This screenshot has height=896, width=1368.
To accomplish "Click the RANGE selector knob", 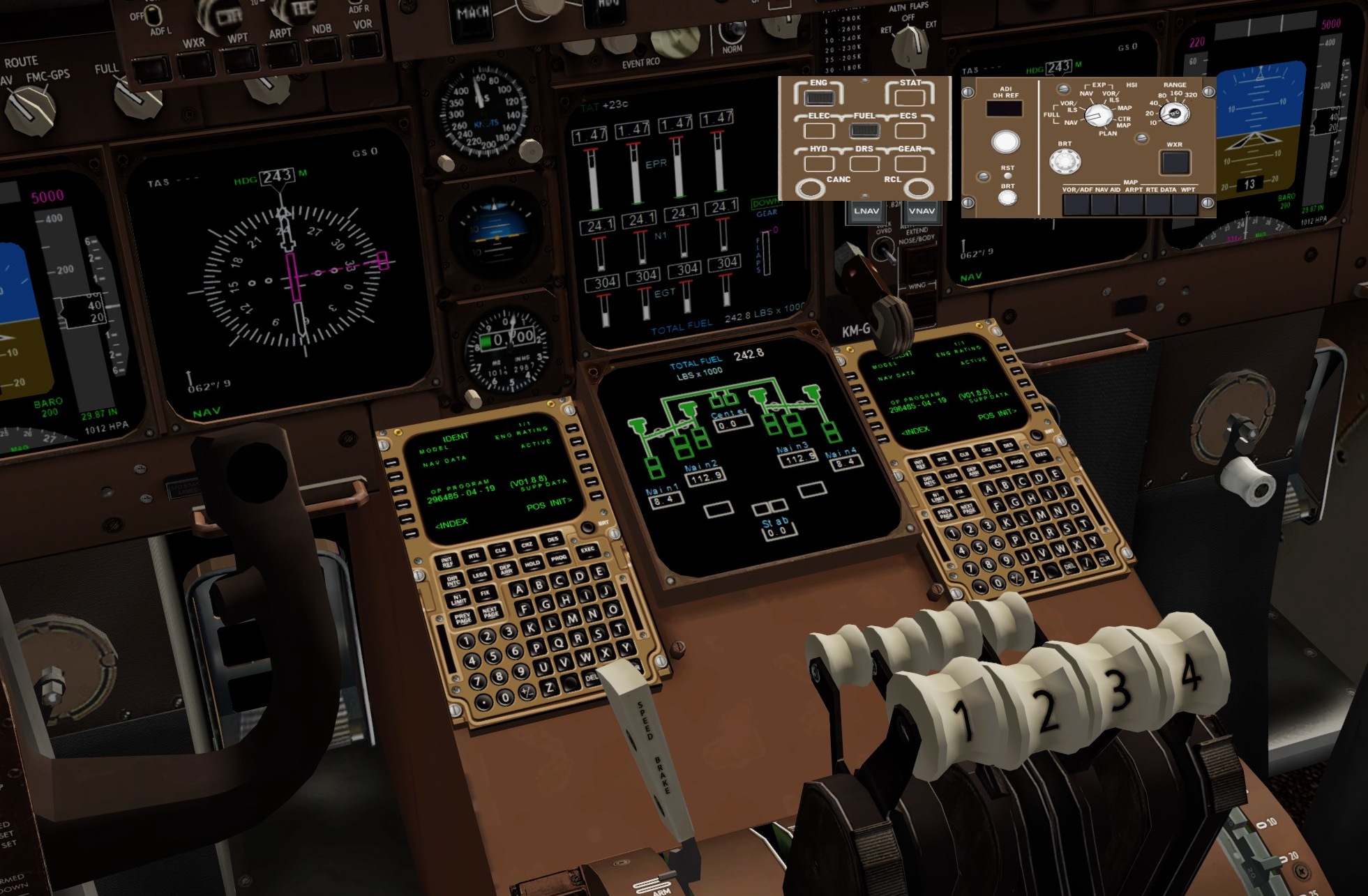I will pos(1175,113).
